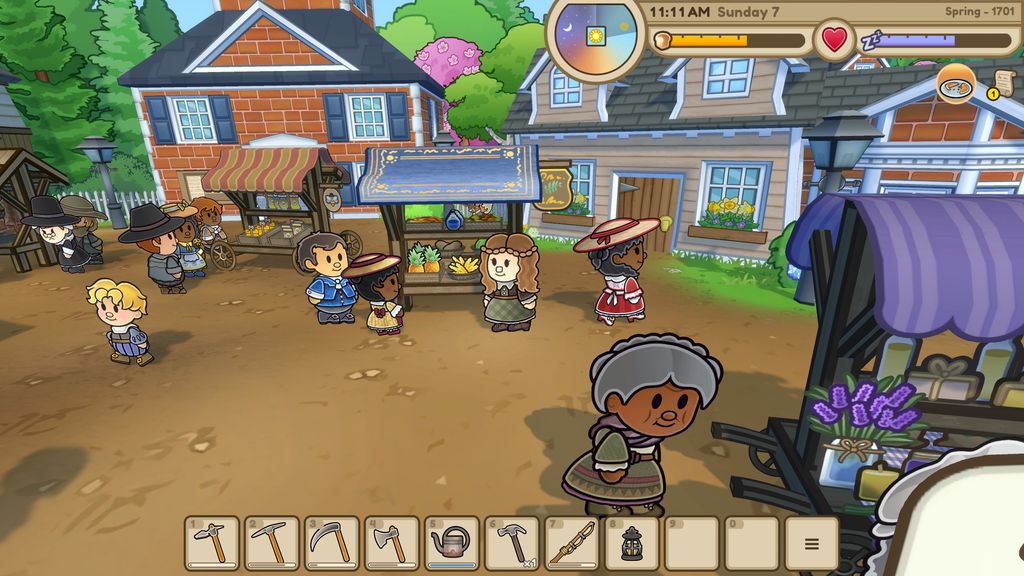Click the red heart health icon
Screen dimensions: 1024x576
834,41
